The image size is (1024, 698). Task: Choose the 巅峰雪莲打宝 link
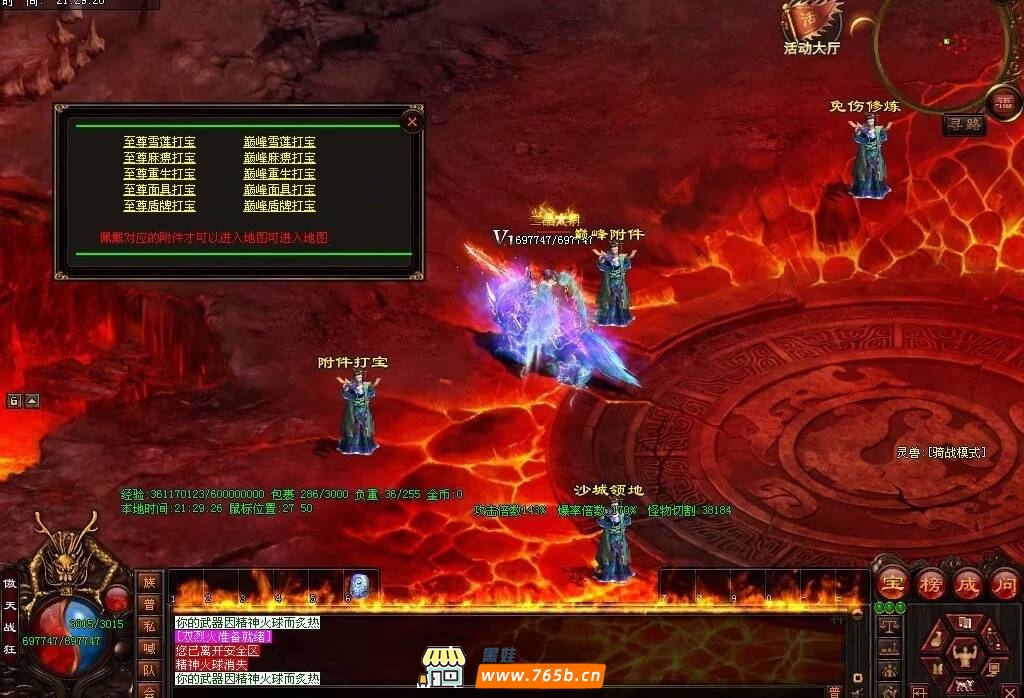coord(279,142)
